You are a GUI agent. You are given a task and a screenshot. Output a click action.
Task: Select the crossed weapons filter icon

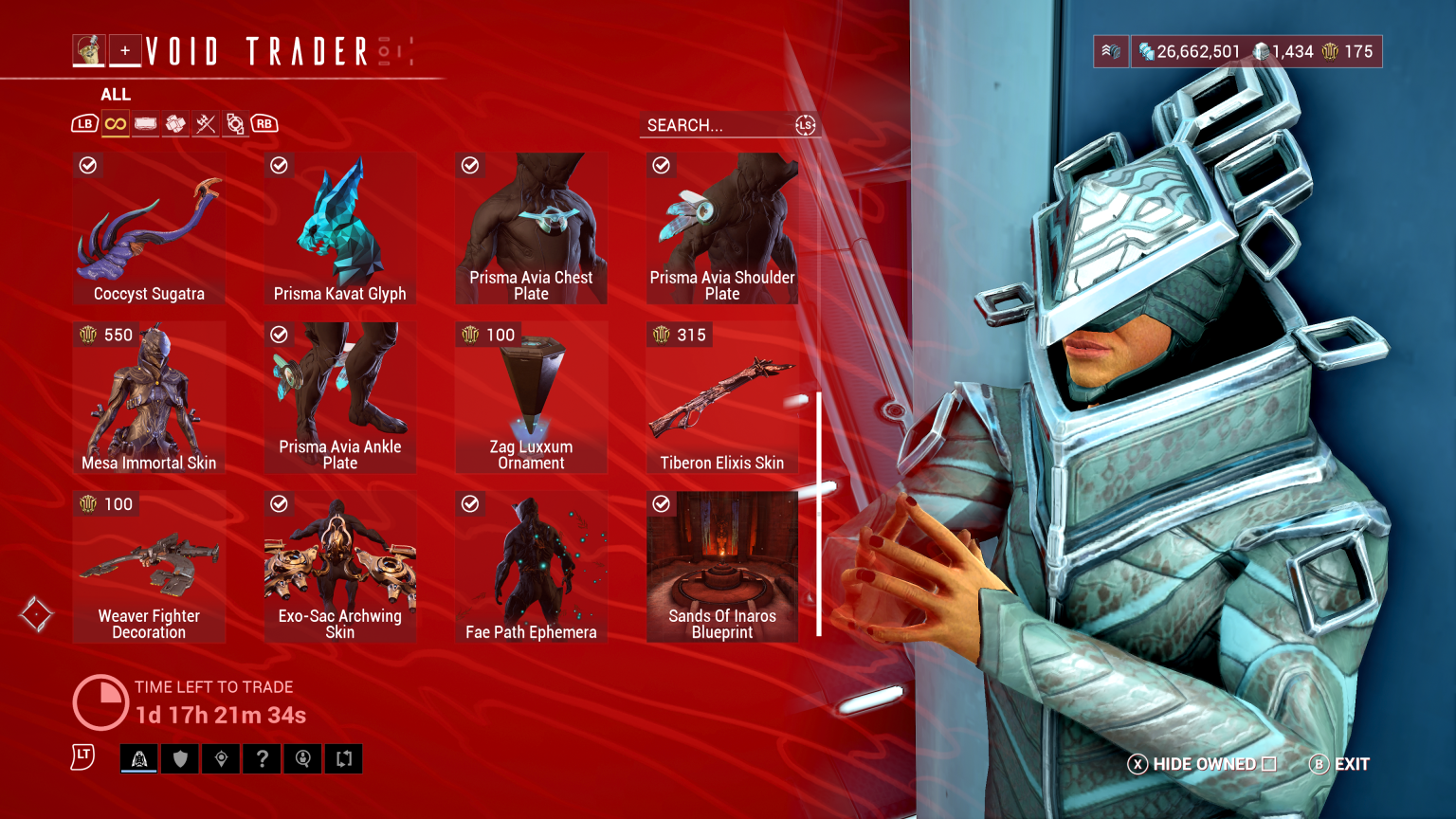(x=206, y=123)
